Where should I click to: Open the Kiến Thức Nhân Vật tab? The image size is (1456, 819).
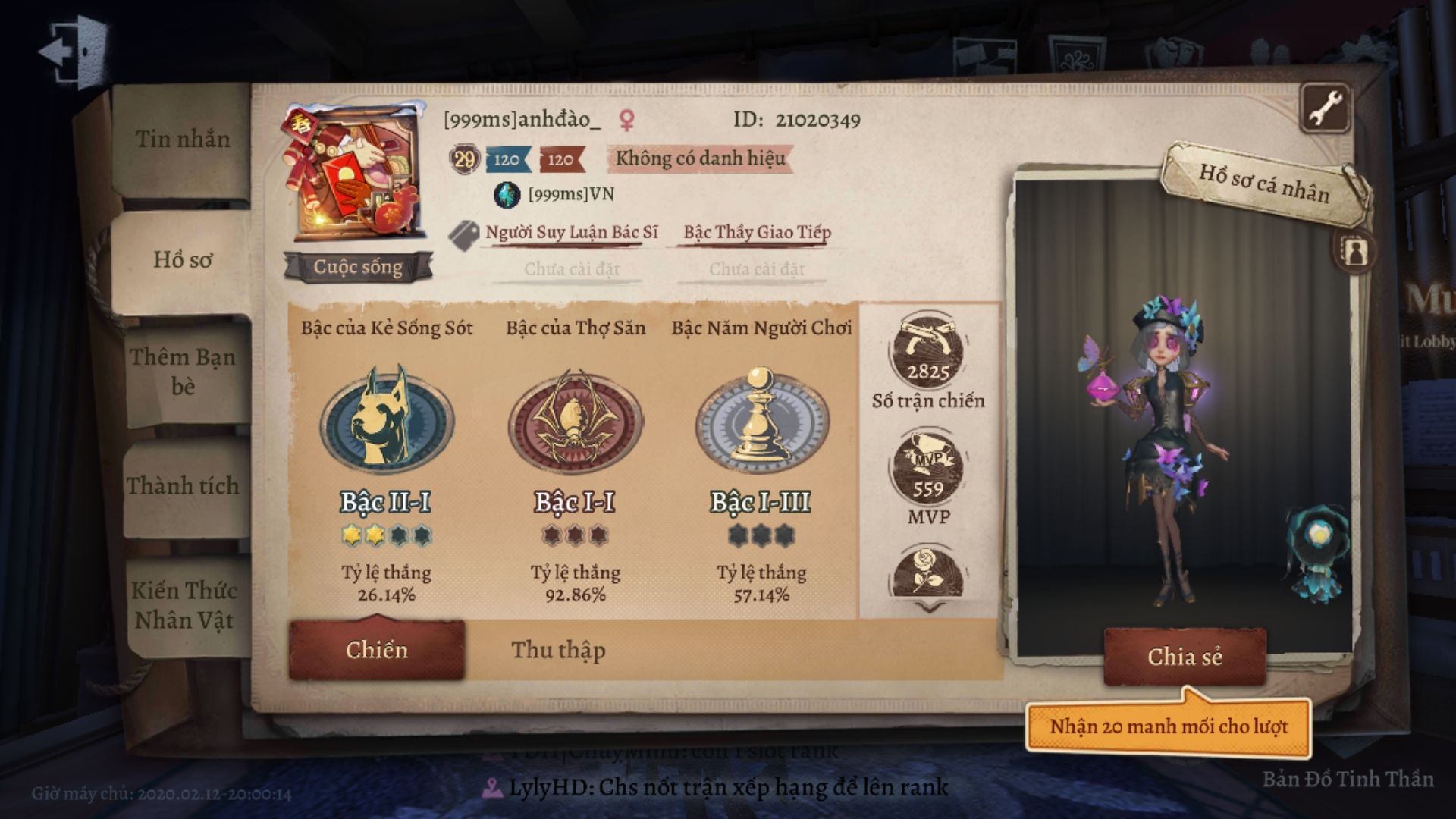184,605
